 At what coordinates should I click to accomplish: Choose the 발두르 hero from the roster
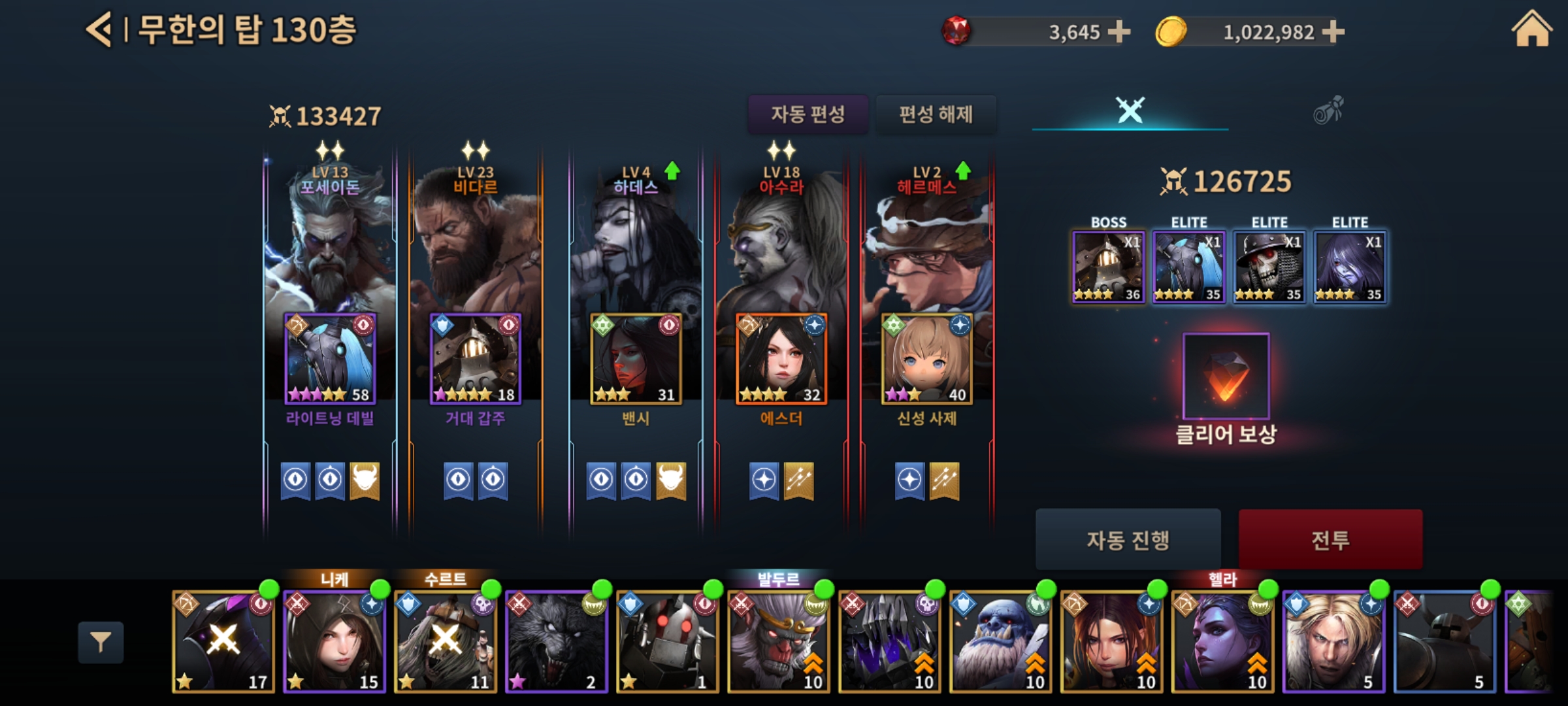coord(779,642)
